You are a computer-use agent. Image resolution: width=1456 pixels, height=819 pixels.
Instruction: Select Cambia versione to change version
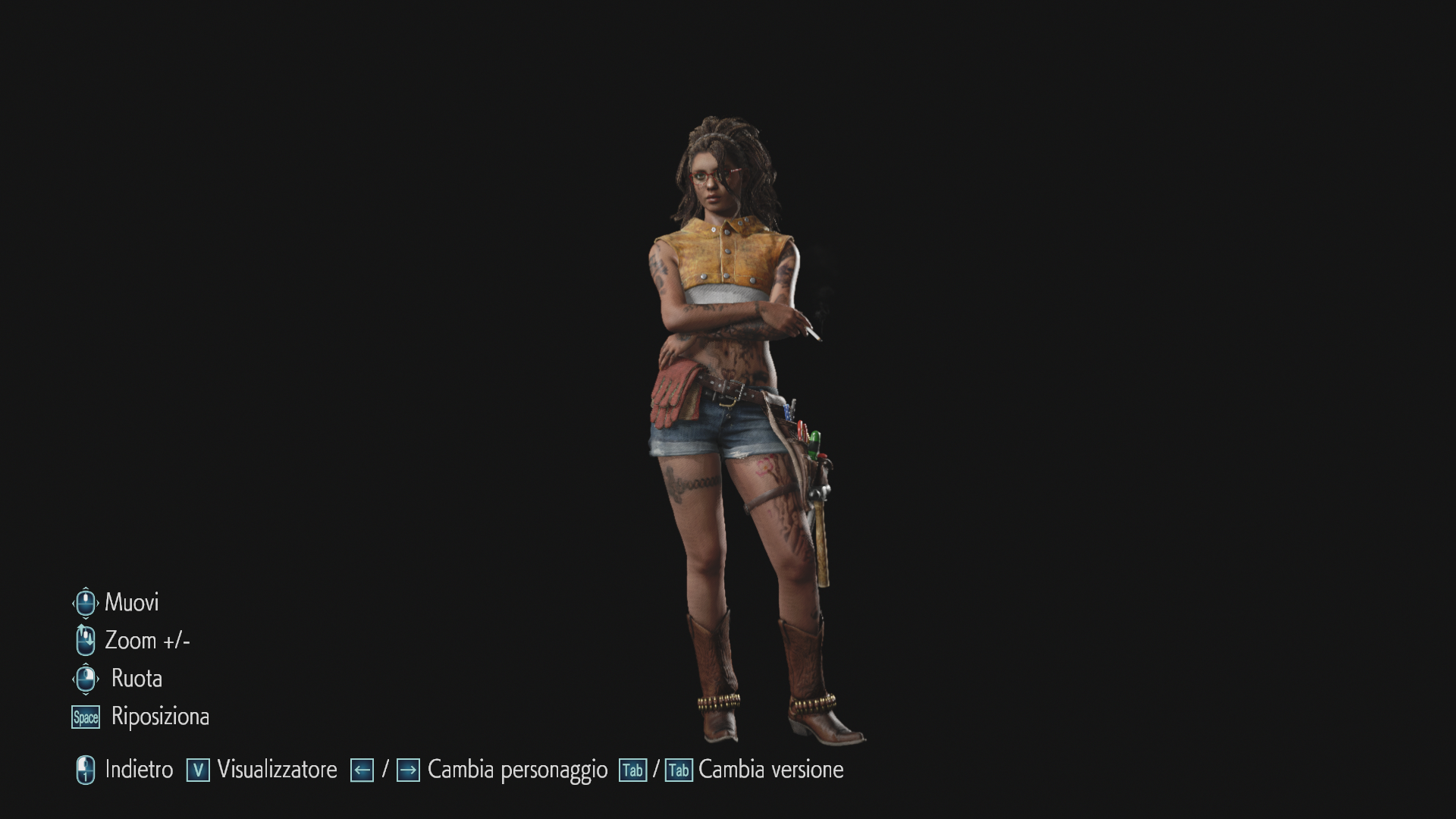coord(770,770)
